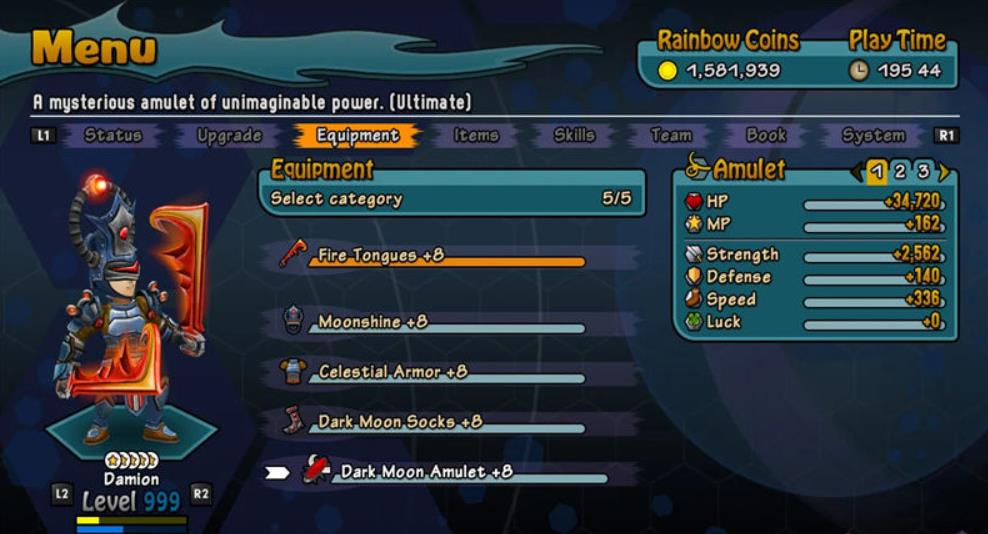Show the Skills tab
Viewport: 988px width, 534px height.
574,135
